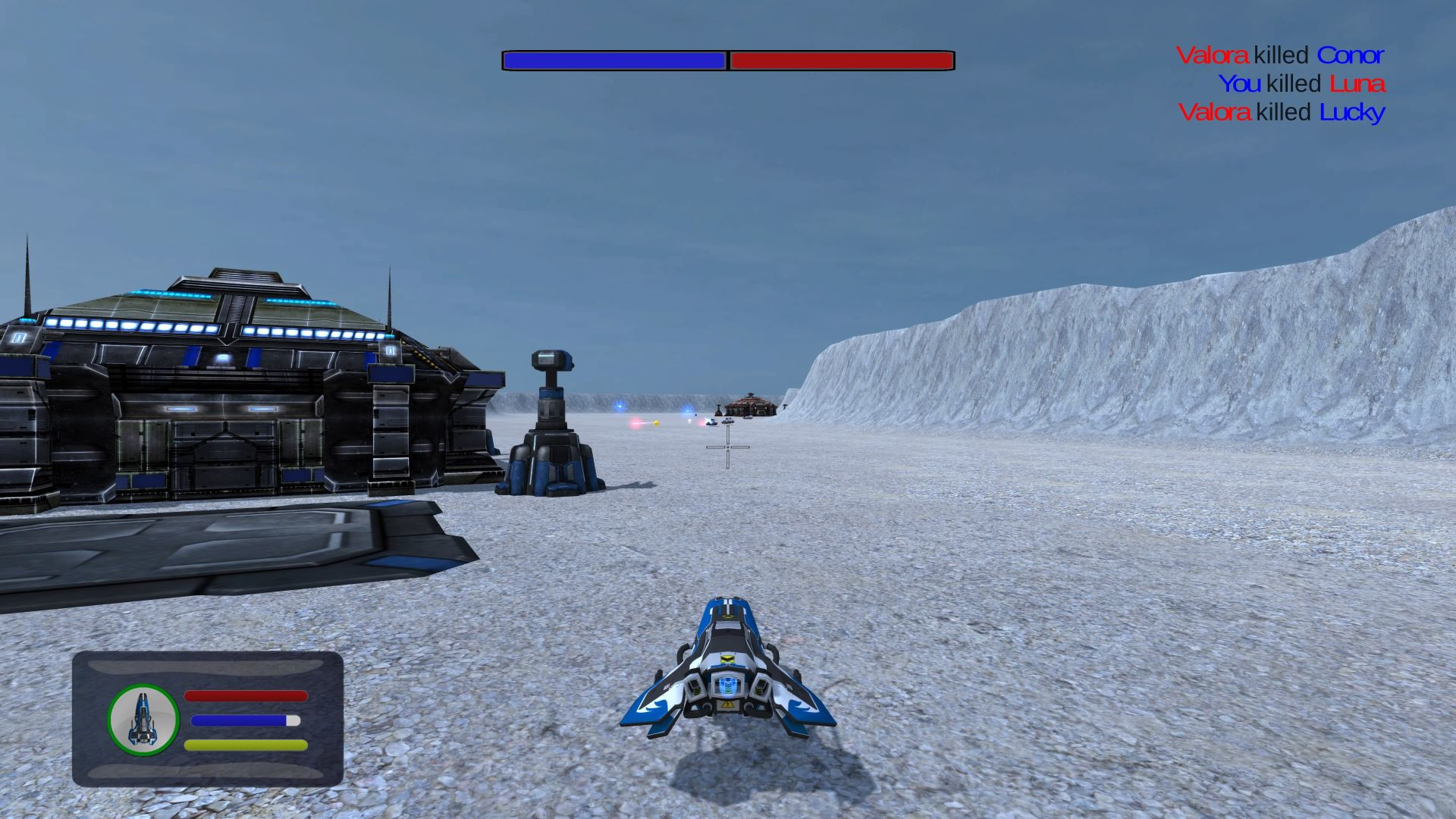Viewport: 1456px width, 819px height.
Task: Click the name 'Lucky' in the kill feed
Action: pyautogui.click(x=1354, y=112)
